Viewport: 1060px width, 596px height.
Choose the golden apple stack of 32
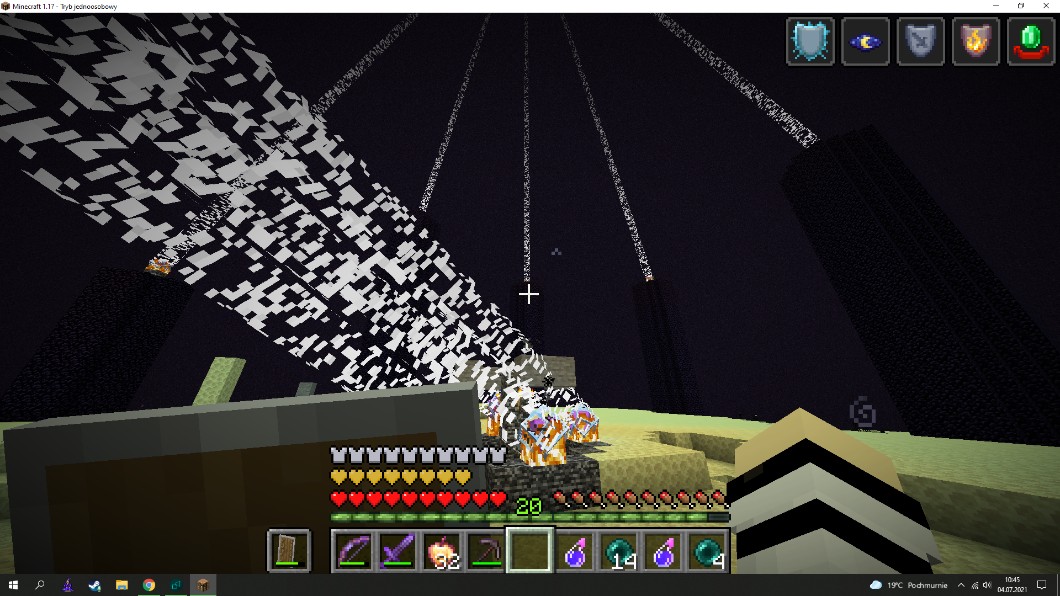[x=442, y=551]
